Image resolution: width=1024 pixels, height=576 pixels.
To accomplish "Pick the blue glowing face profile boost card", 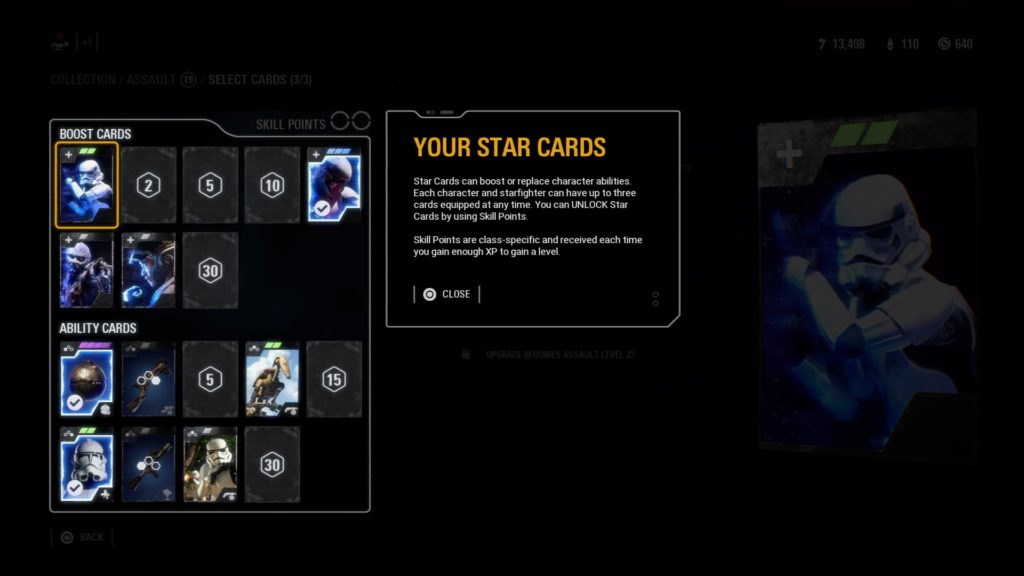I will pos(148,270).
